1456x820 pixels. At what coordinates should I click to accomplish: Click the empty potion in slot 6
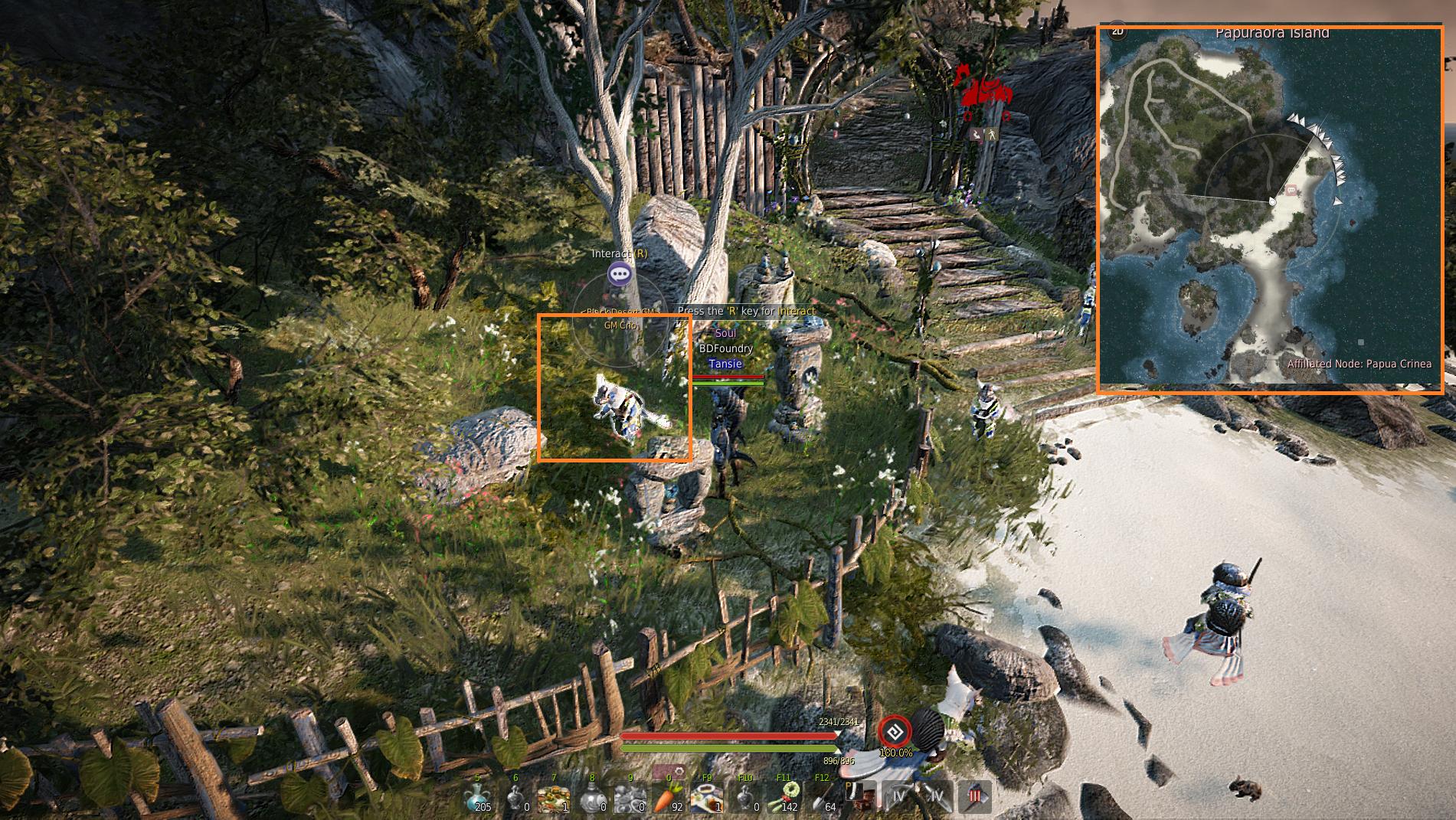[x=515, y=797]
